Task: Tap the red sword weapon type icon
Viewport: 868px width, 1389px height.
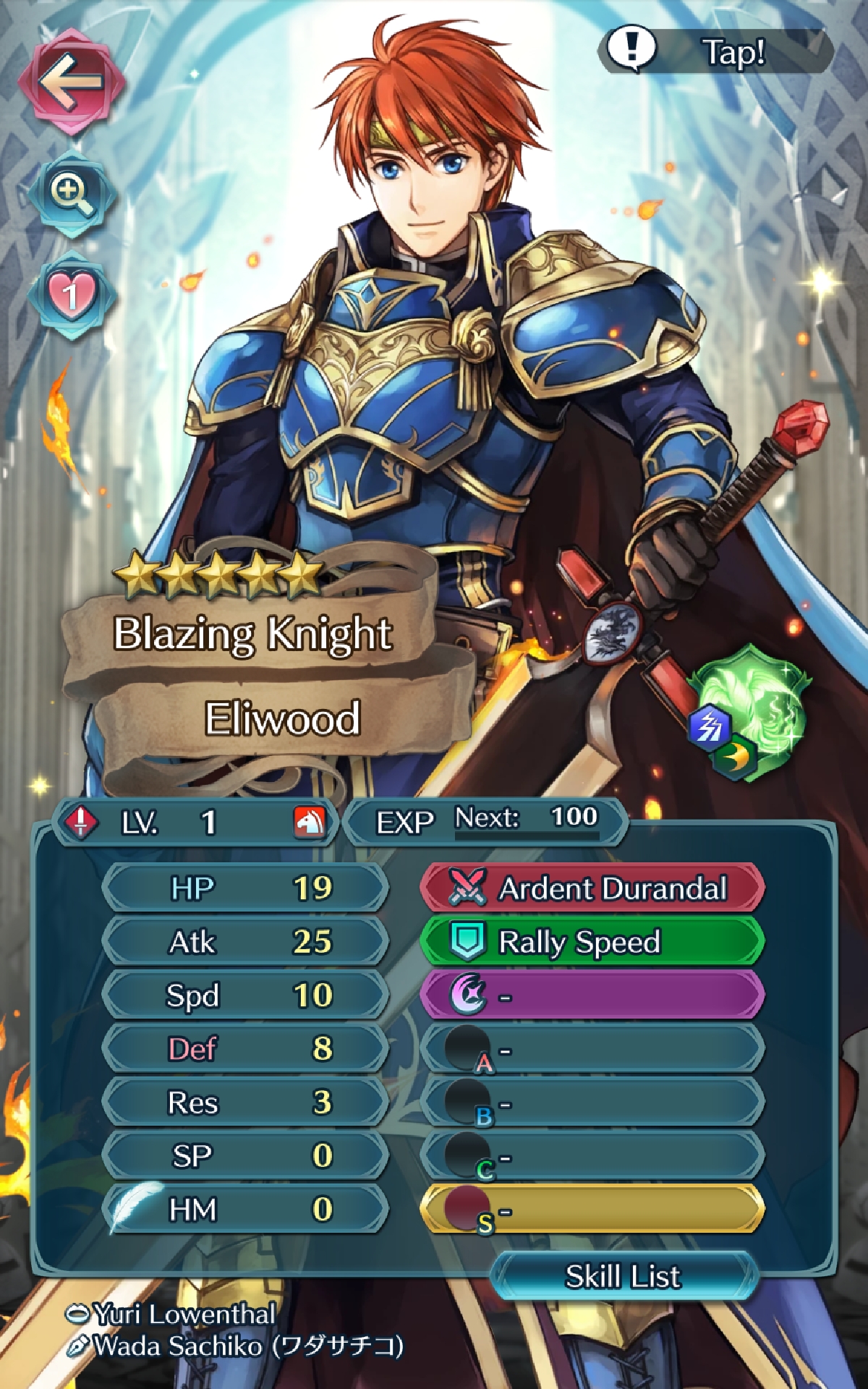Action: pos(81,822)
